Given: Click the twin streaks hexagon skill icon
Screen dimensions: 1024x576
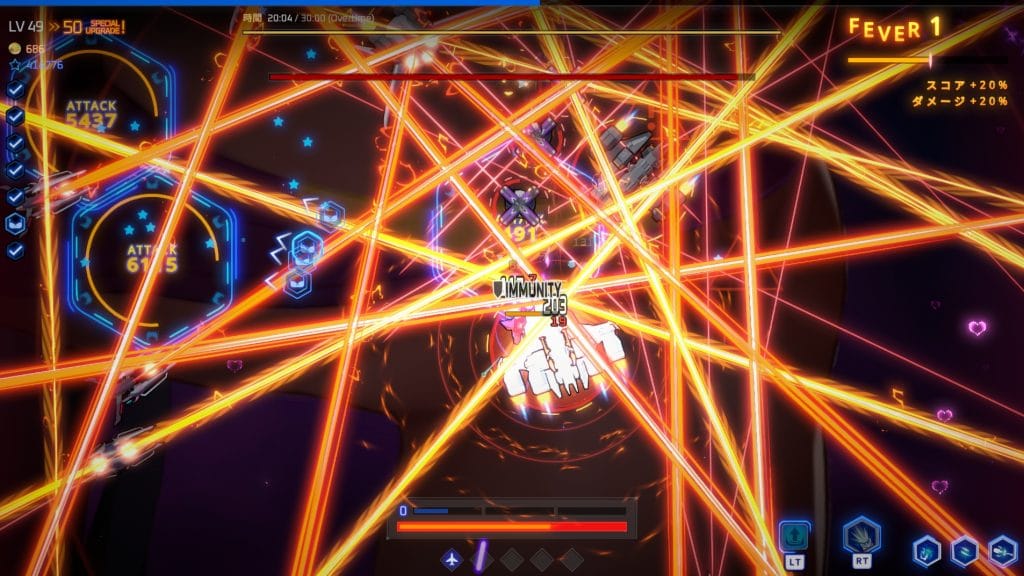Looking at the screenshot, I should coord(964,551).
